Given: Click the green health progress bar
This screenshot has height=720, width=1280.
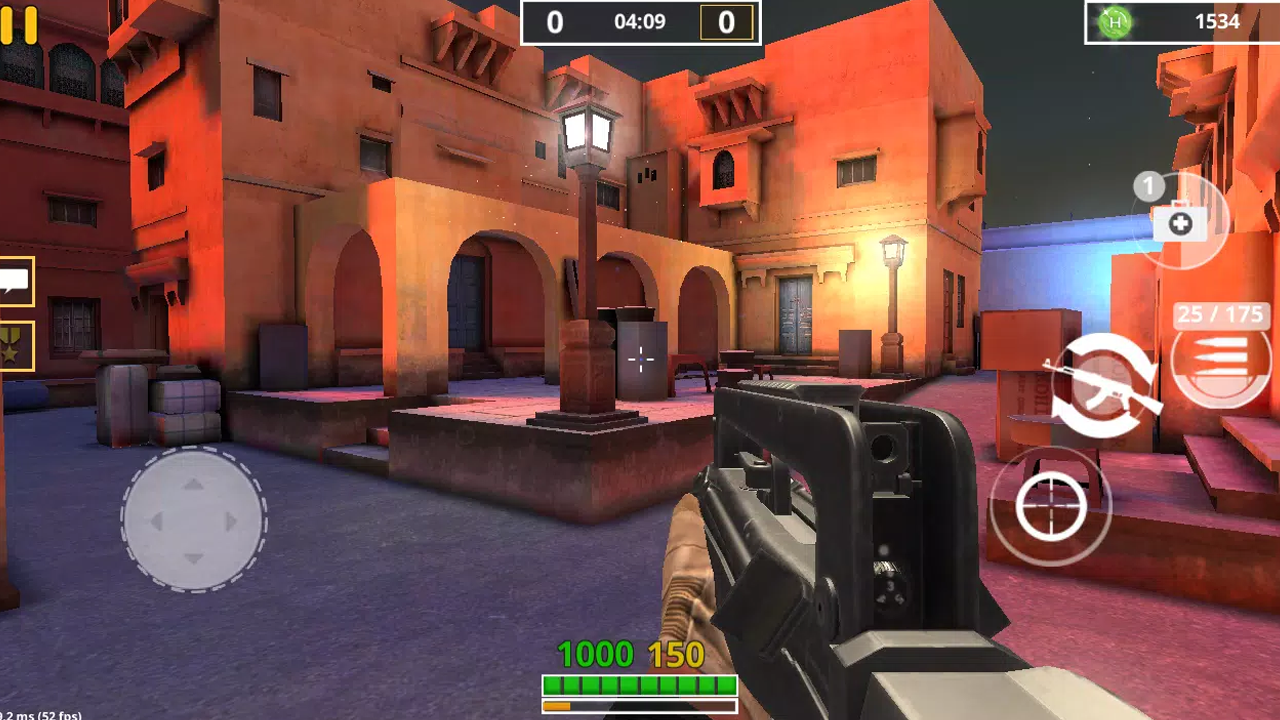Looking at the screenshot, I should (638, 685).
